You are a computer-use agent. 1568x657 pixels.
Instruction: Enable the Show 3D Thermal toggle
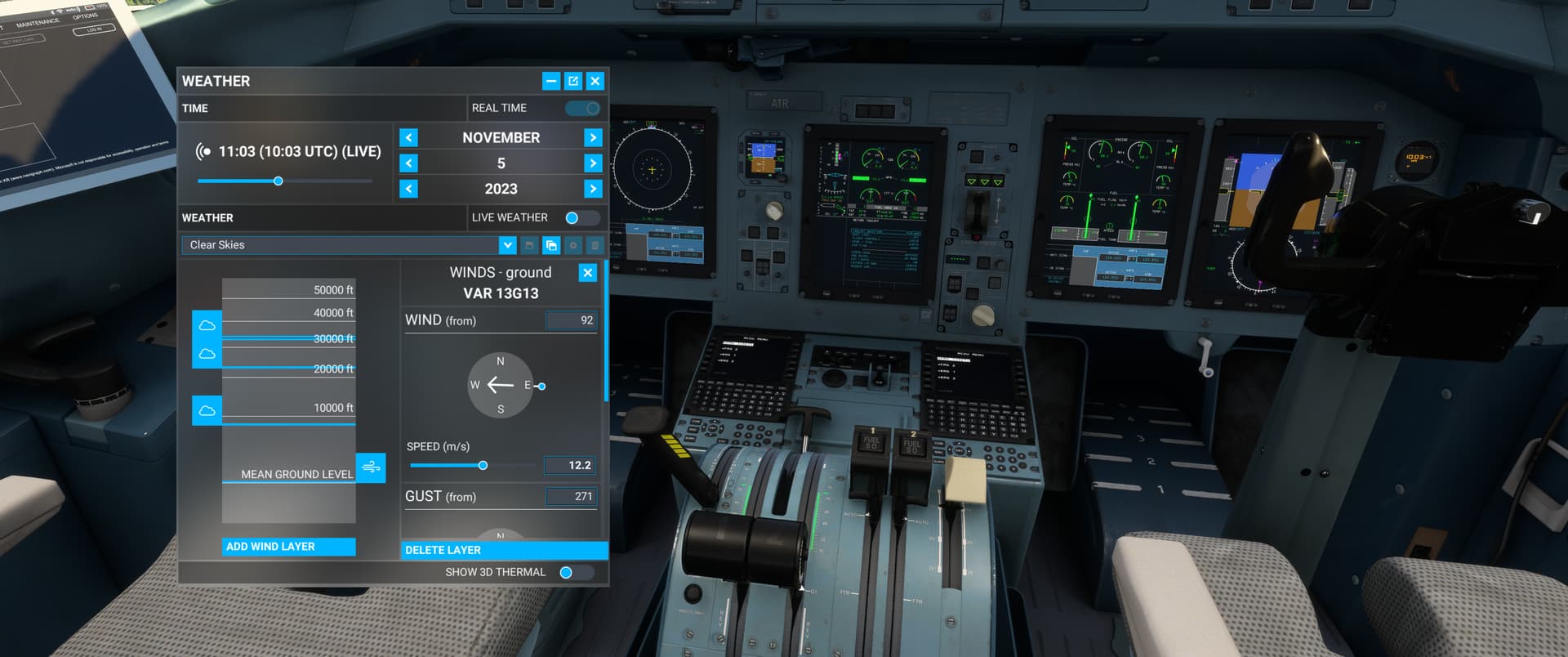pos(570,572)
